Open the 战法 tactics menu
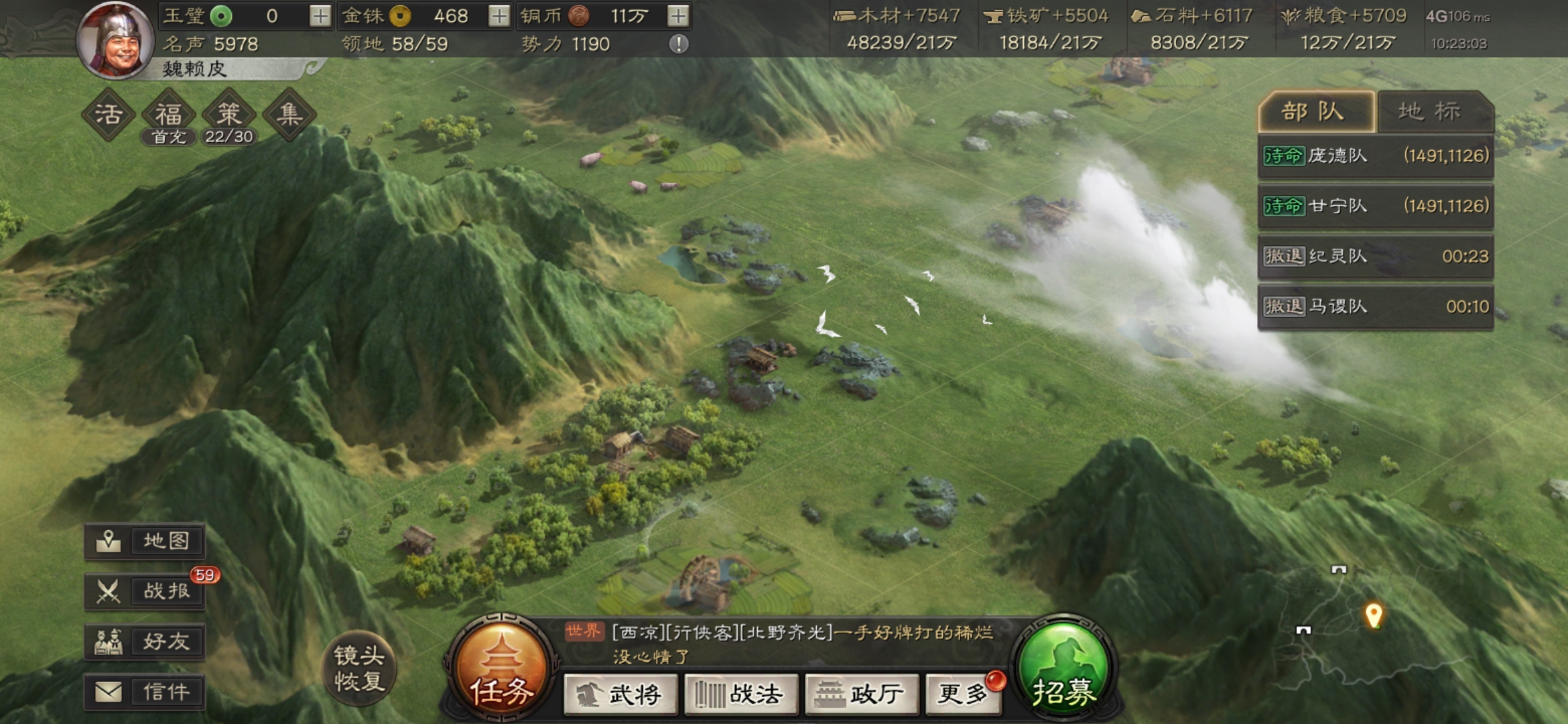This screenshot has width=1568, height=724. 740,695
